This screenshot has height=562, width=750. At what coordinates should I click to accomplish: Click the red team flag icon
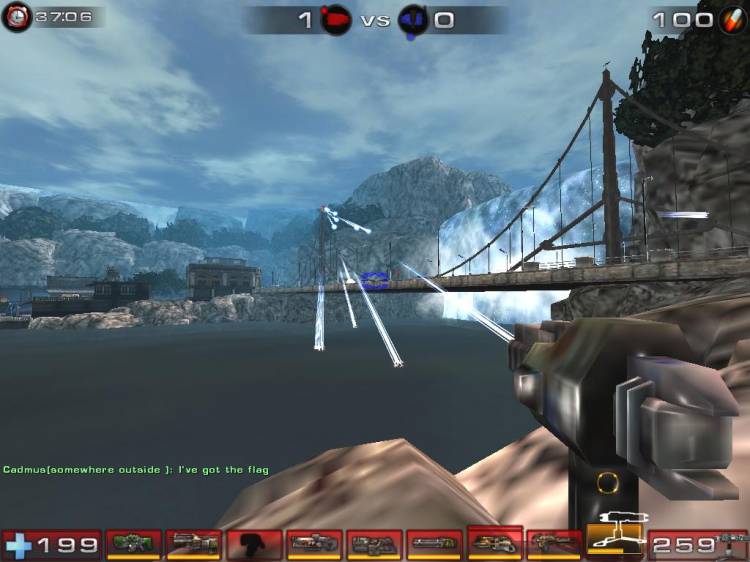337,19
